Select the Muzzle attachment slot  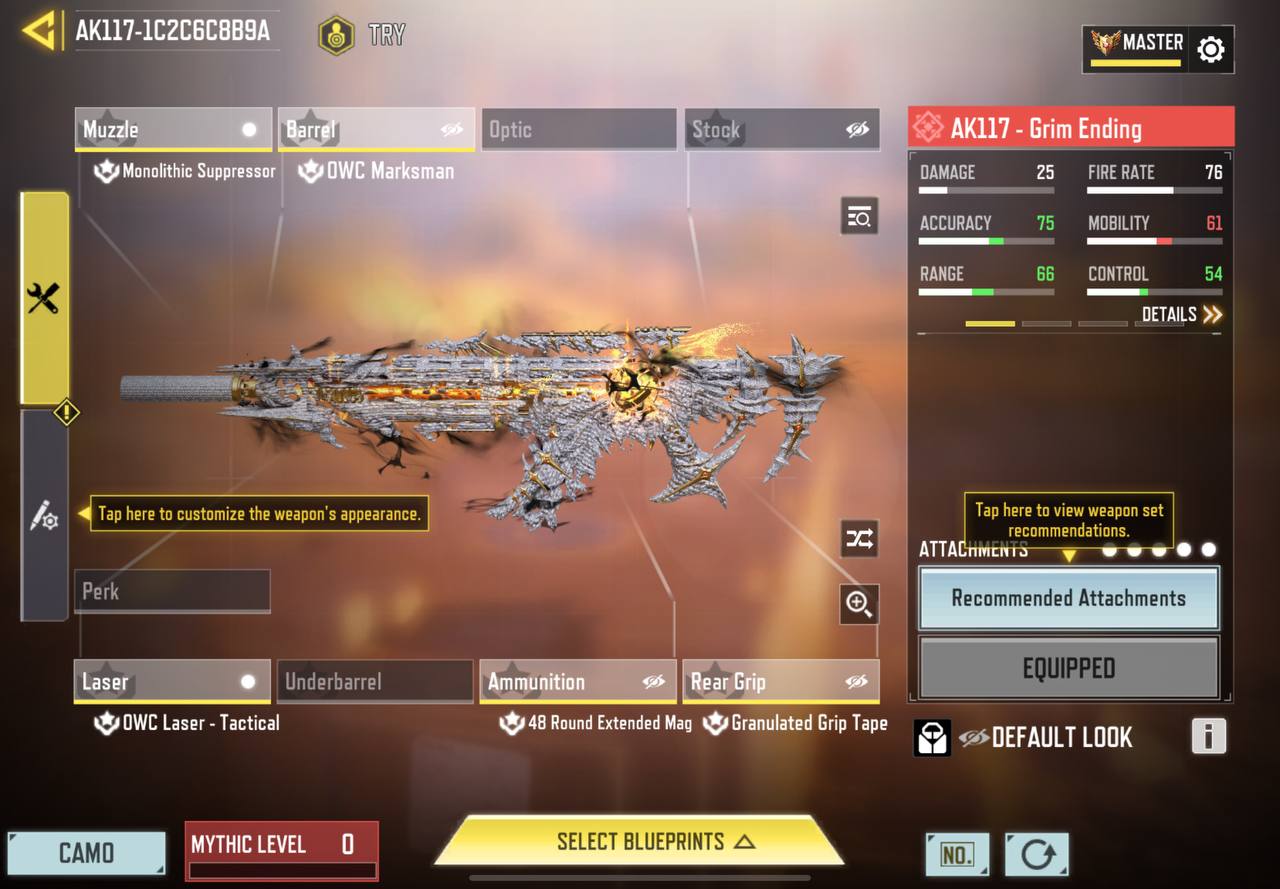[173, 130]
